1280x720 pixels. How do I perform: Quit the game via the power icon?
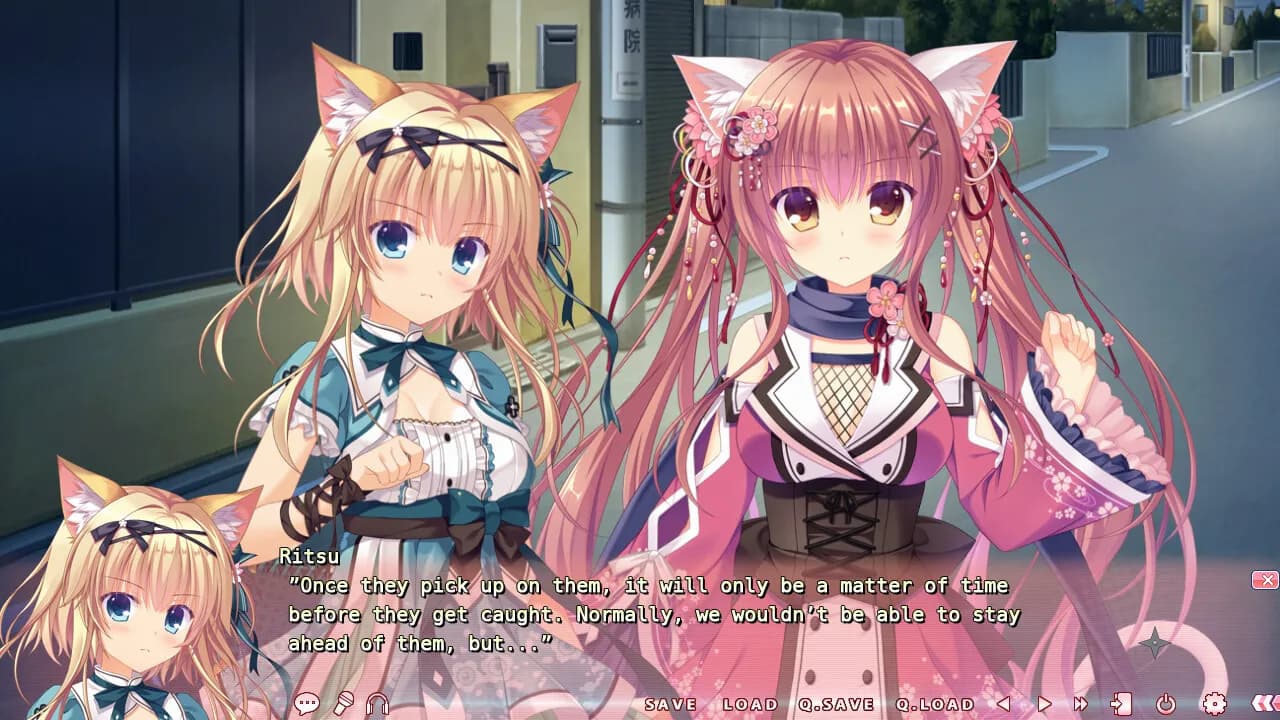[x=1166, y=704]
